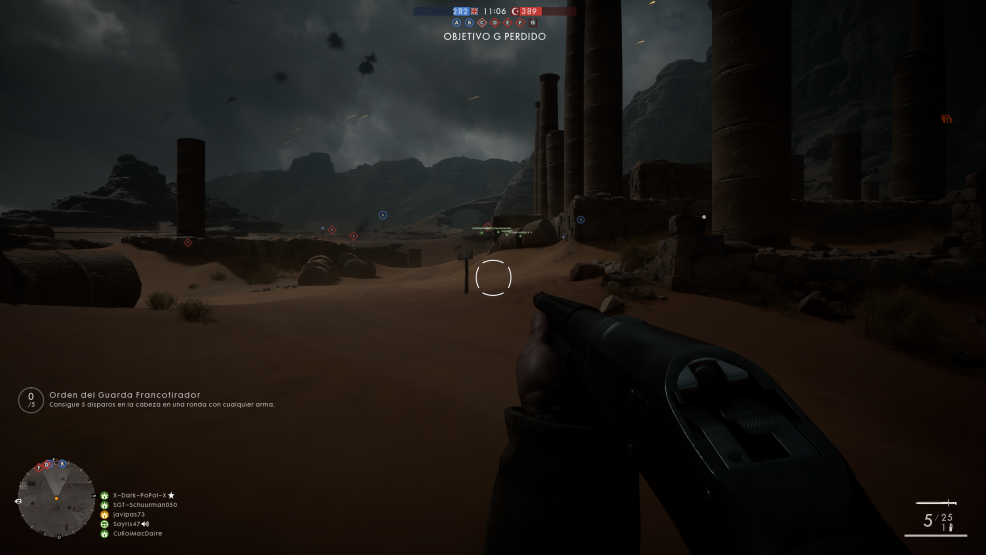
Task: Click the Ottoman team flag icon
Action: [516, 11]
